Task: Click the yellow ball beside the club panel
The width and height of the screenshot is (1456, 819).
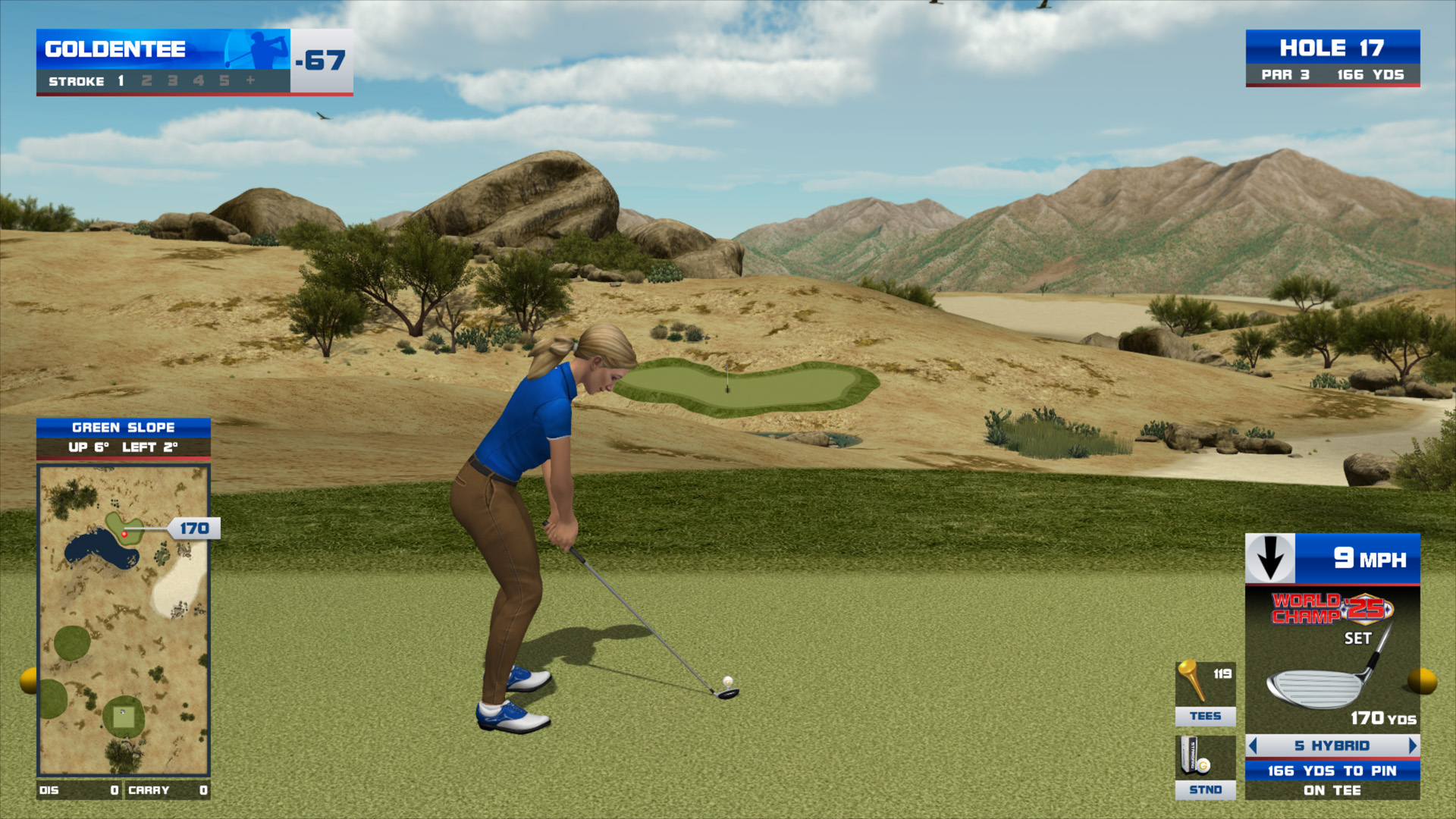Action: [1423, 680]
